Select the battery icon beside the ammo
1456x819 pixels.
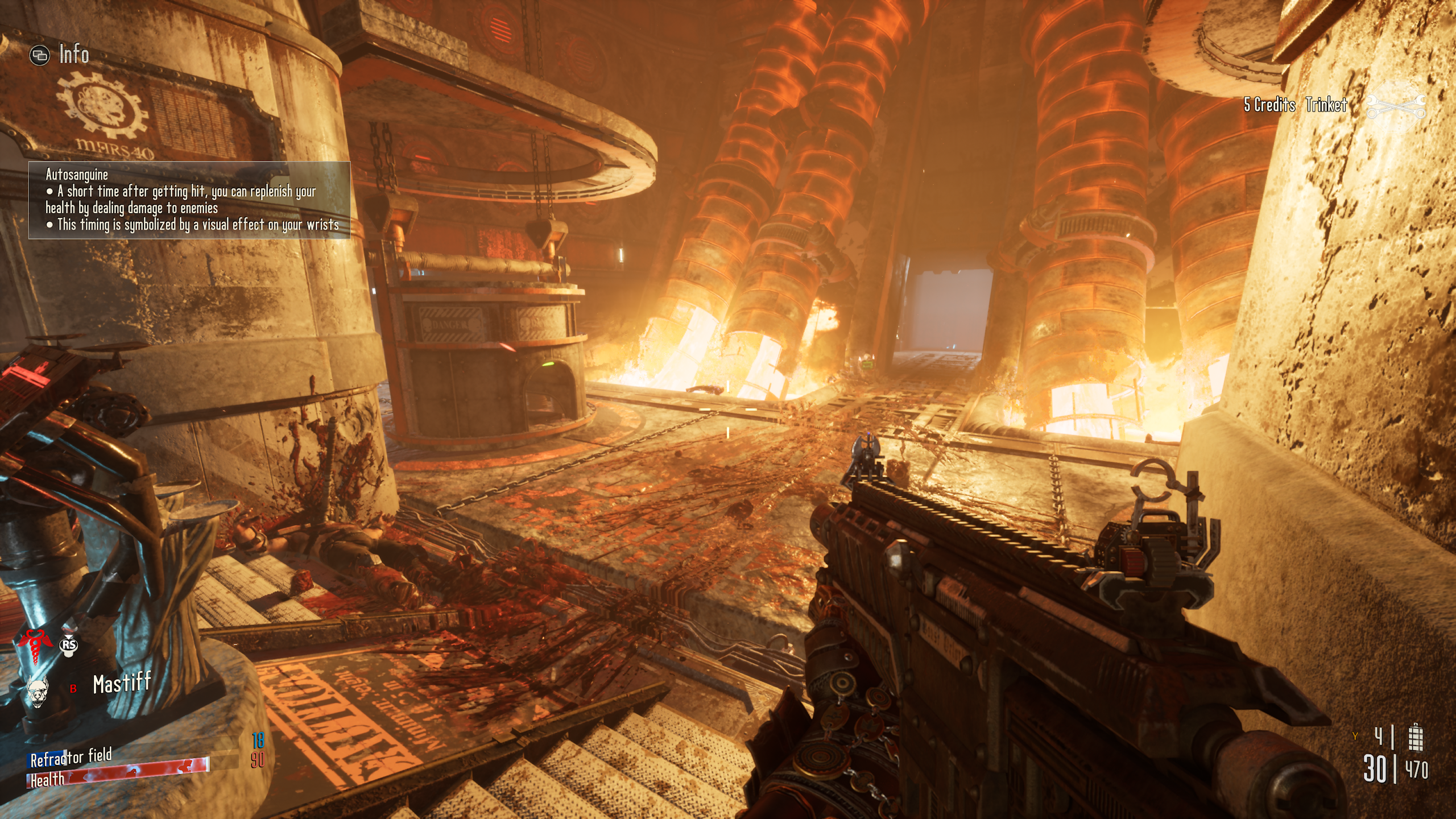(x=1416, y=737)
